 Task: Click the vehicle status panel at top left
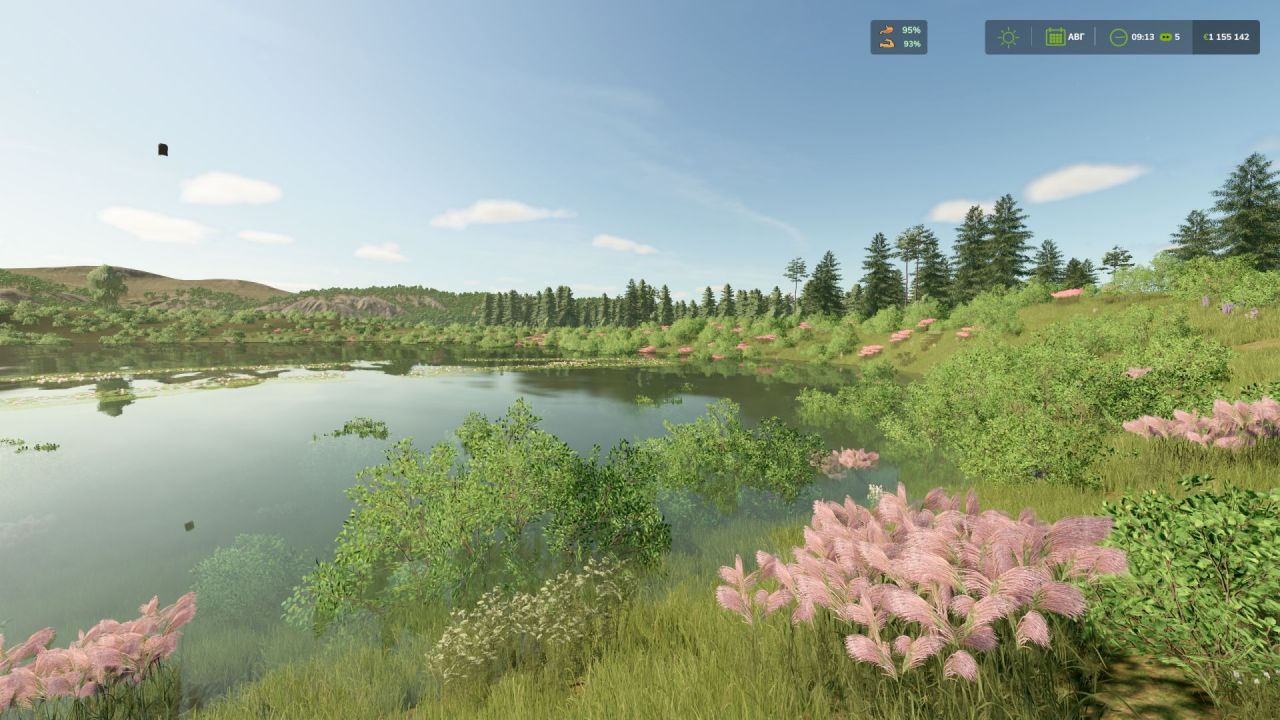click(x=898, y=36)
